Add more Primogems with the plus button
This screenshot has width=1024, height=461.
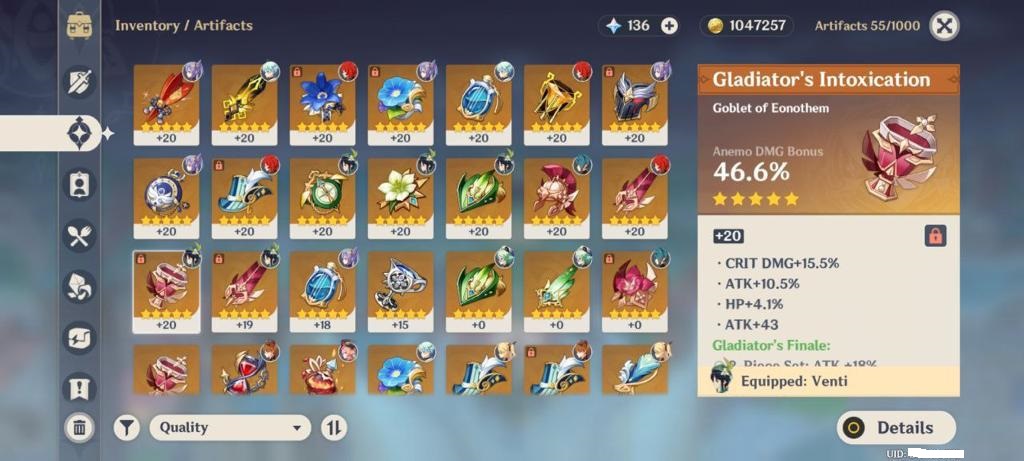point(669,26)
